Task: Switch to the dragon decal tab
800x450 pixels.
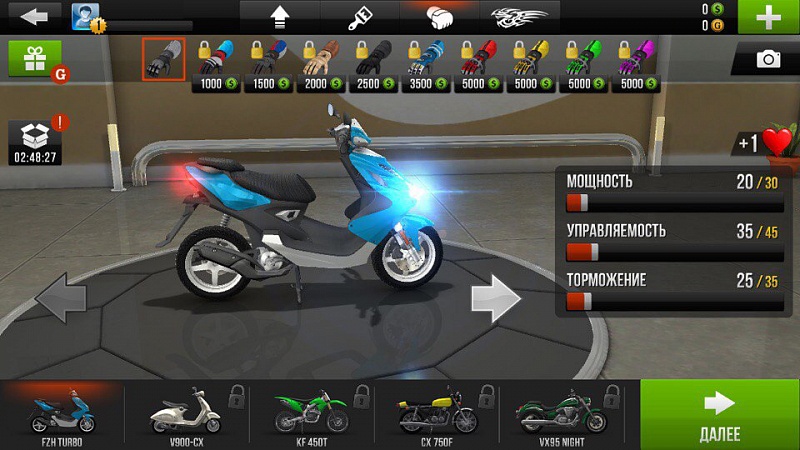Action: pyautogui.click(x=520, y=16)
